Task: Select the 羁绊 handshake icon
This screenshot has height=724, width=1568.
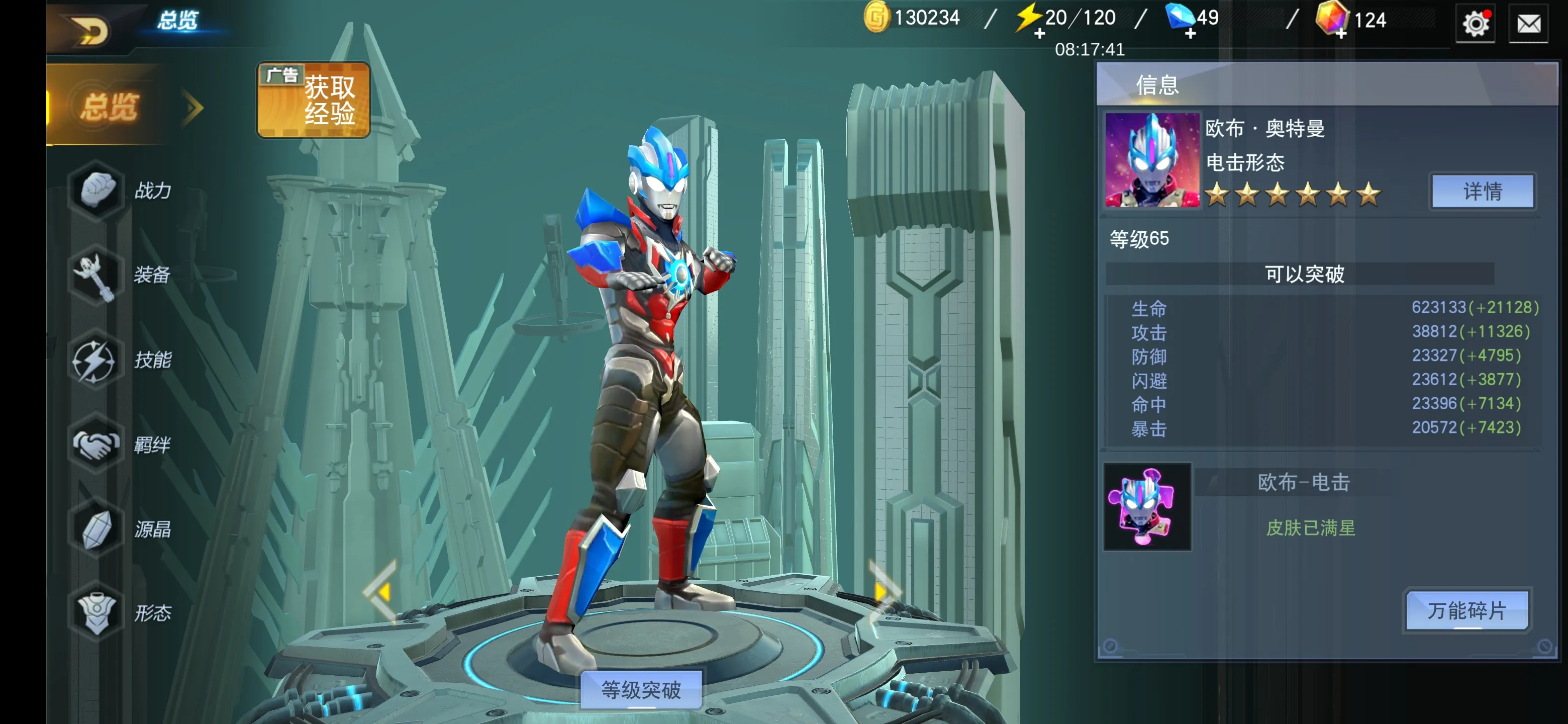Action: 94,445
